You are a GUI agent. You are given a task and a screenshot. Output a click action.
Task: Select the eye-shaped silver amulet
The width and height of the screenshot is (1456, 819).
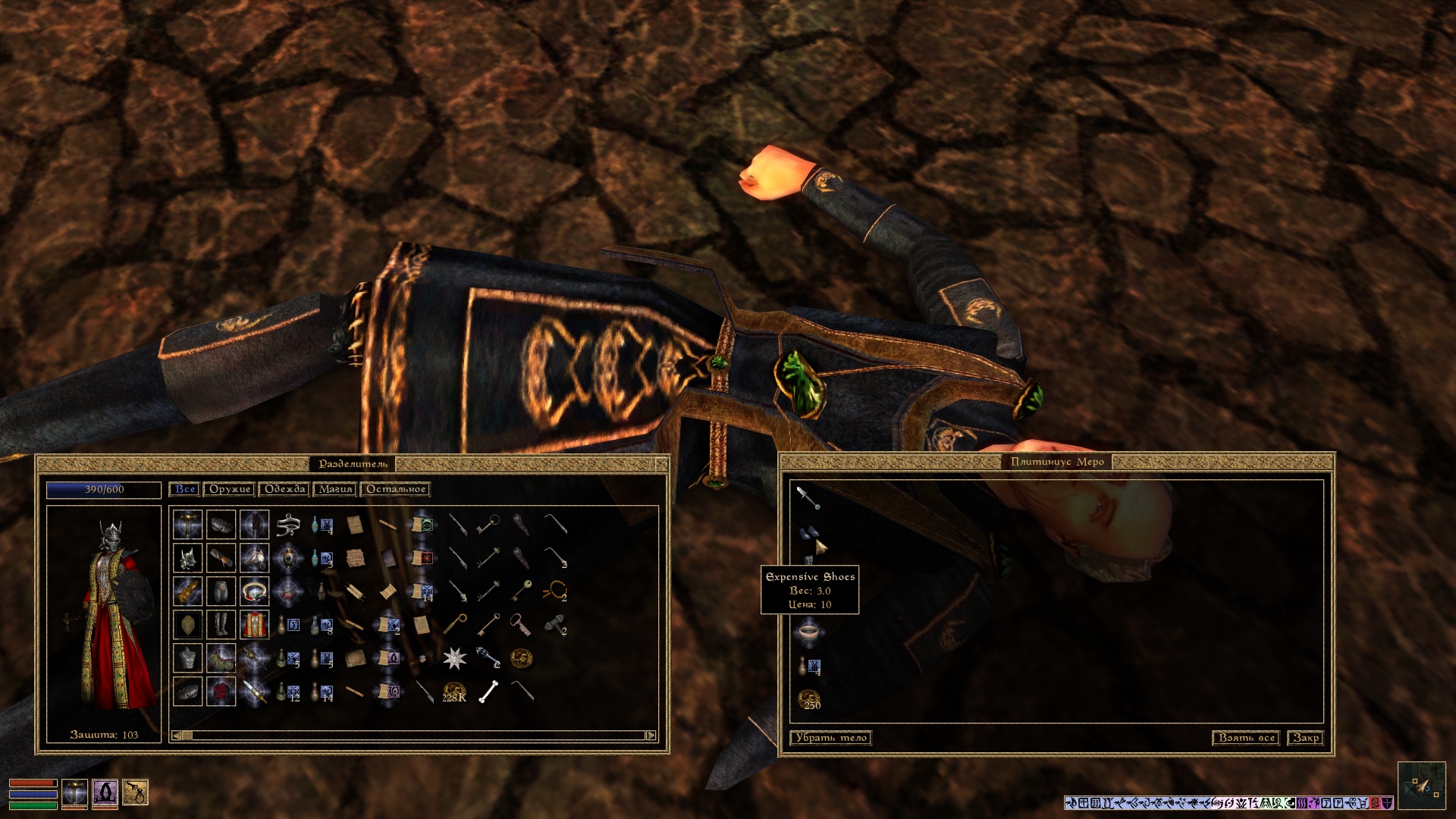click(288, 525)
